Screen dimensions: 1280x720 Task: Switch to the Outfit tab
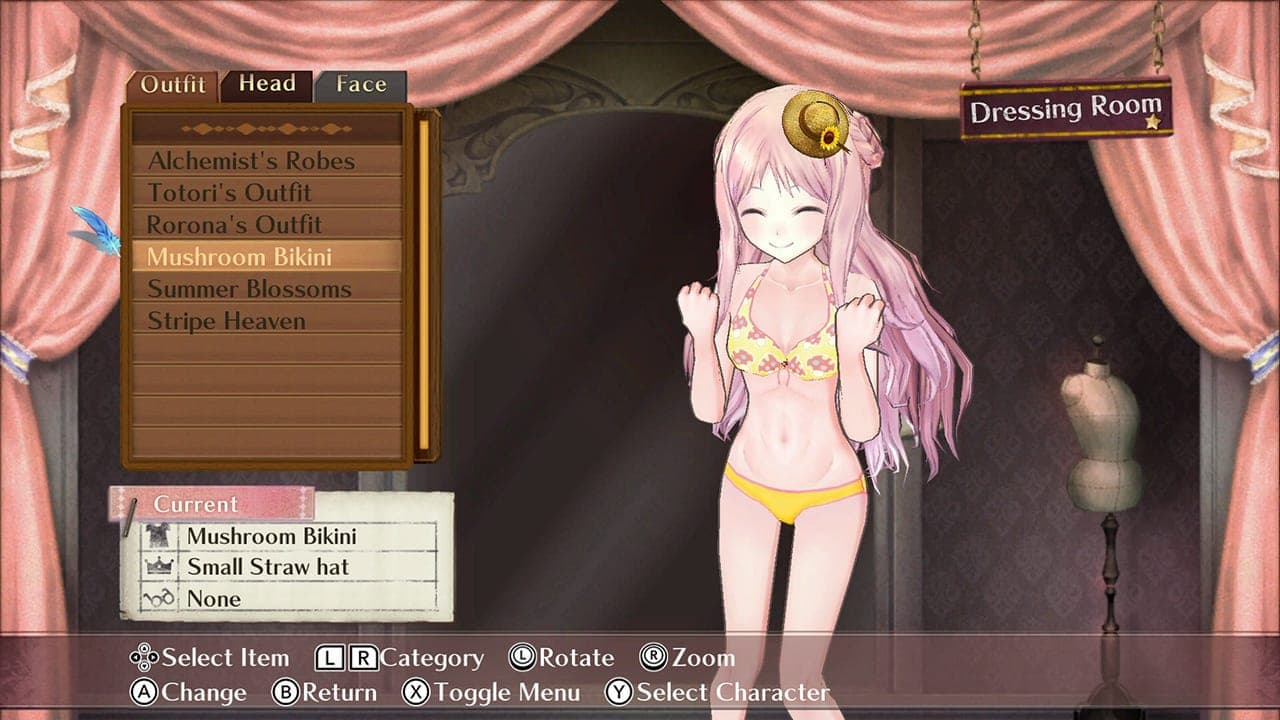(172, 84)
